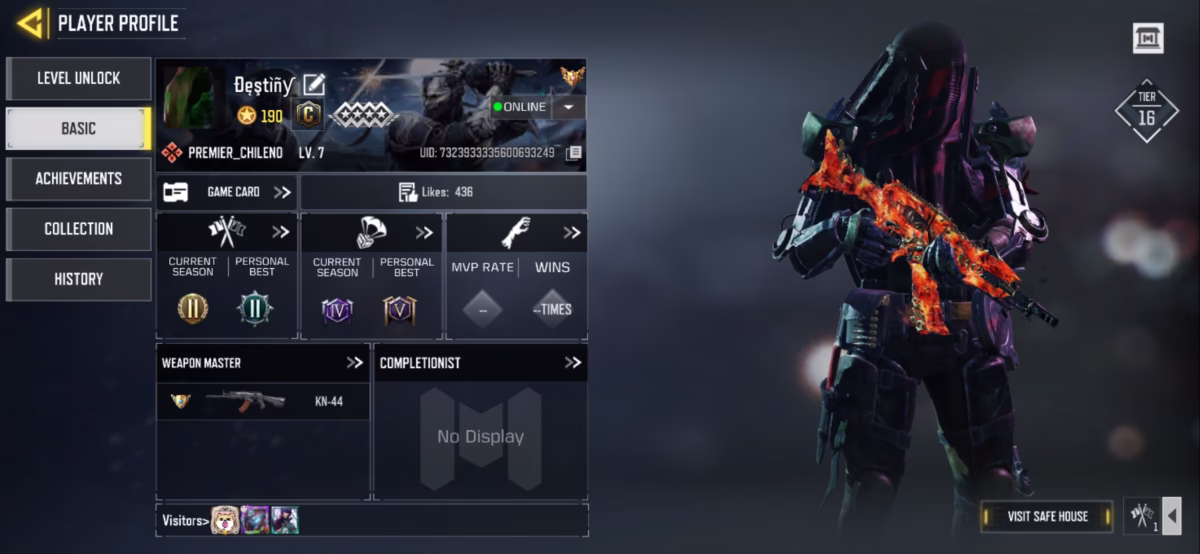The height and width of the screenshot is (554, 1200).
Task: Expand the multiplayer ranked season panel
Action: point(281,232)
